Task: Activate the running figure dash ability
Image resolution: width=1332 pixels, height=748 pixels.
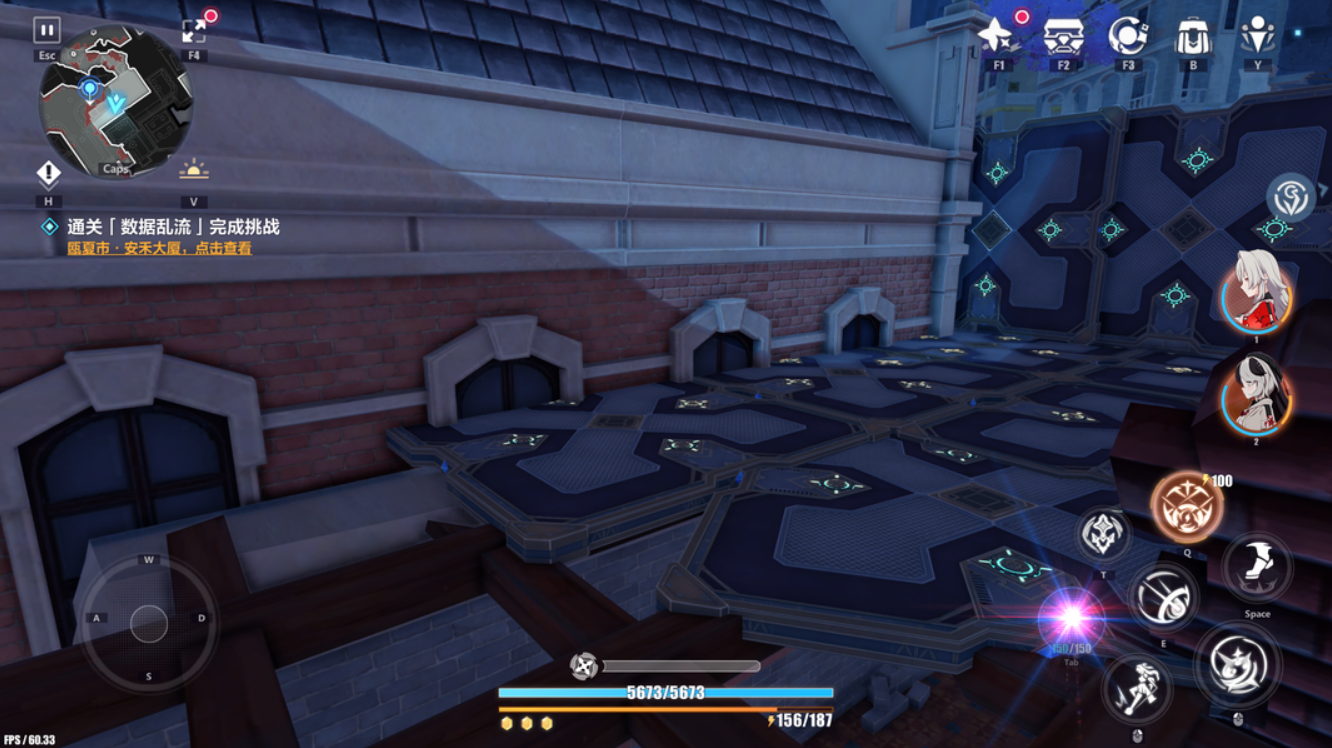Action: [1137, 689]
